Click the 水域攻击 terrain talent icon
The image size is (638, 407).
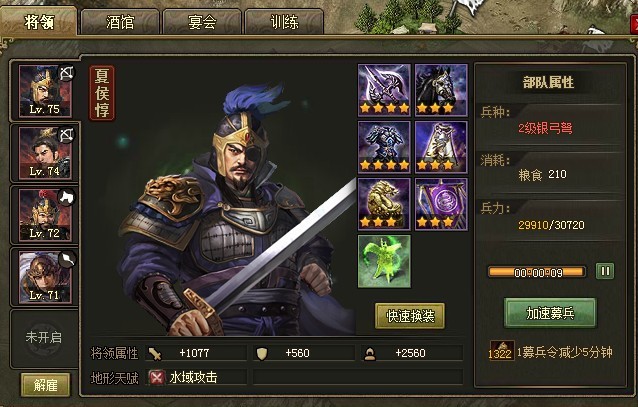tap(157, 377)
